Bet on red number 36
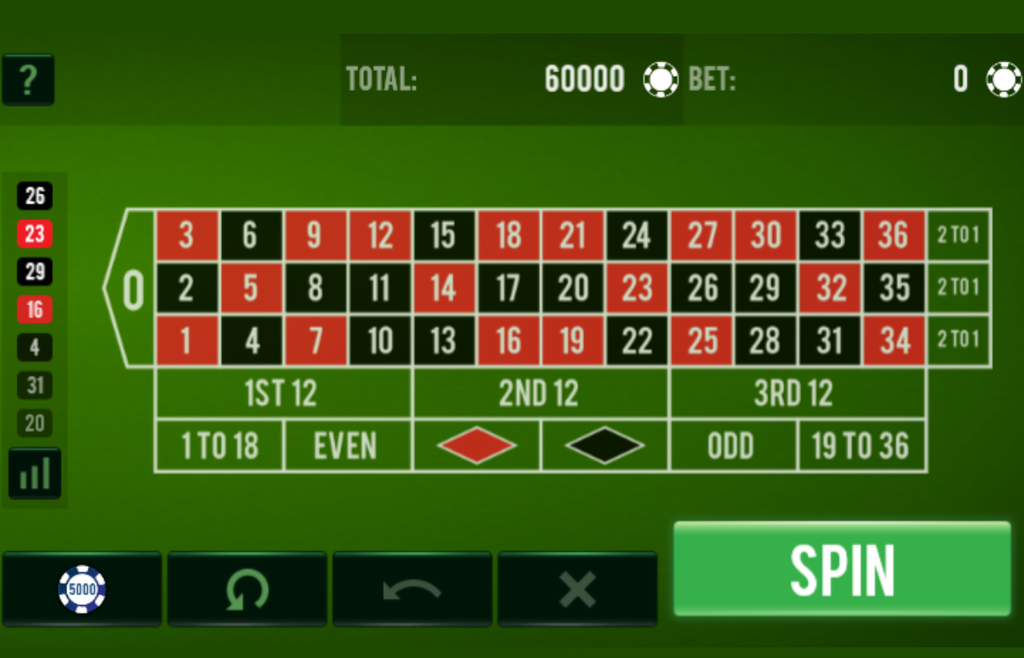Viewport: 1024px width, 658px height. pos(894,236)
